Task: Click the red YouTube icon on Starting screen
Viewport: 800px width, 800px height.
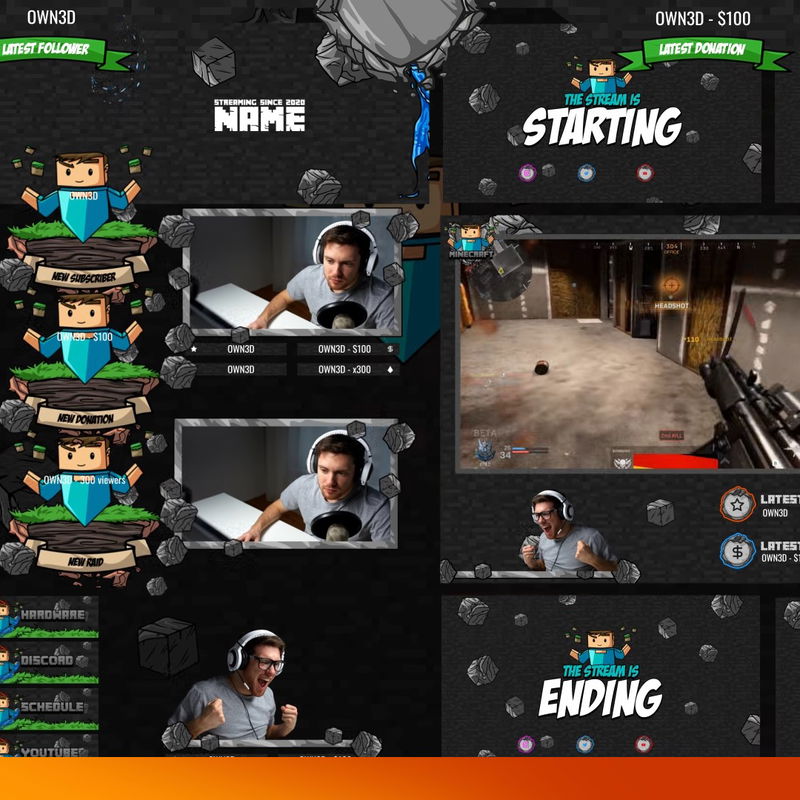Action: coord(644,172)
